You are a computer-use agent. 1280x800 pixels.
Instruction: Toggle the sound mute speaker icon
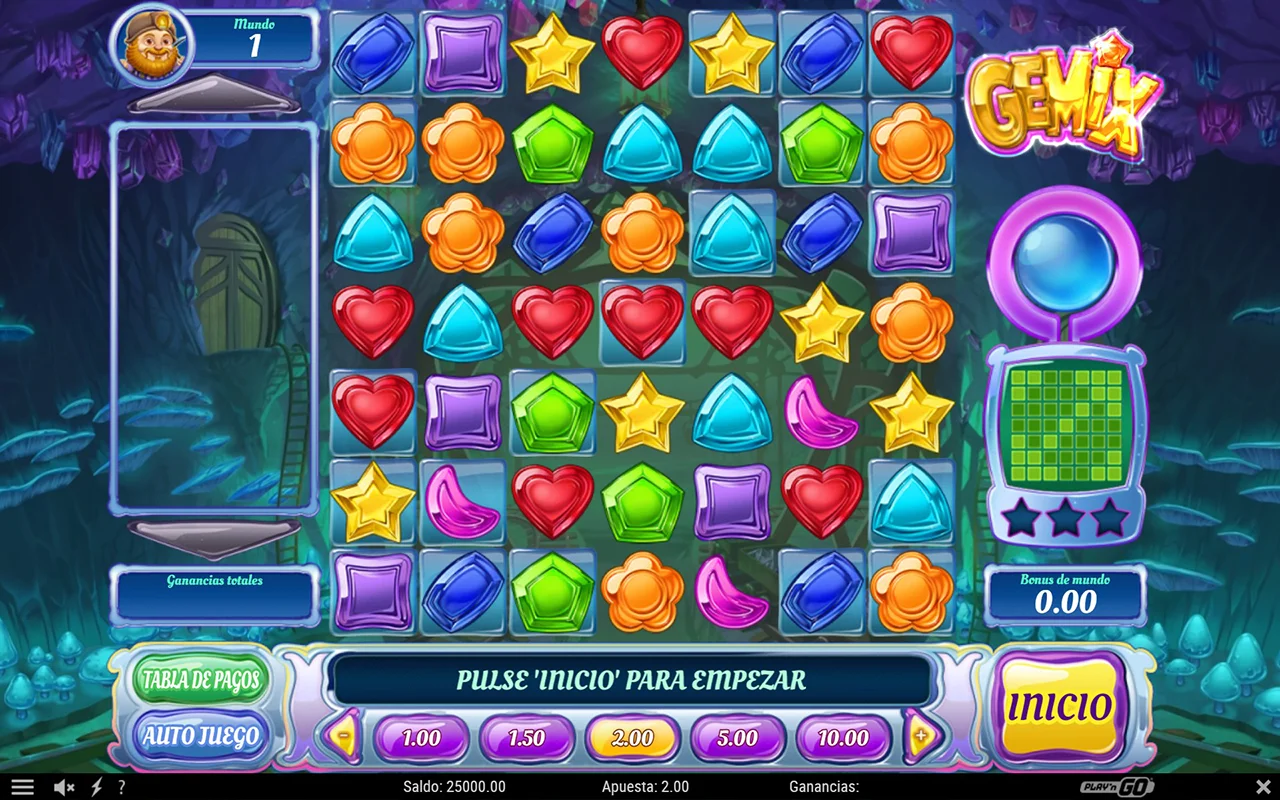(64, 787)
